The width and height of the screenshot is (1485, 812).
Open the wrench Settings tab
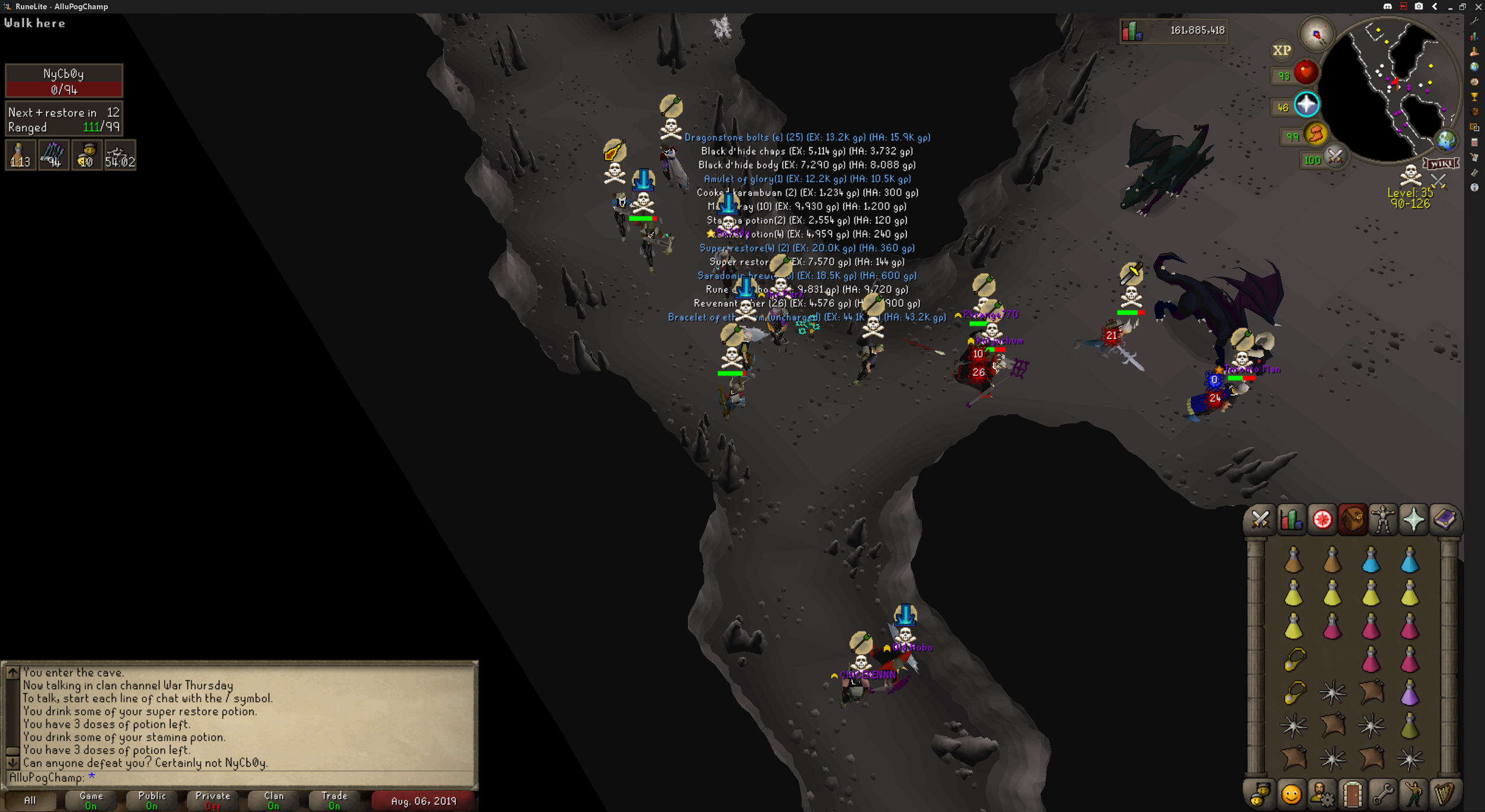[1383, 794]
